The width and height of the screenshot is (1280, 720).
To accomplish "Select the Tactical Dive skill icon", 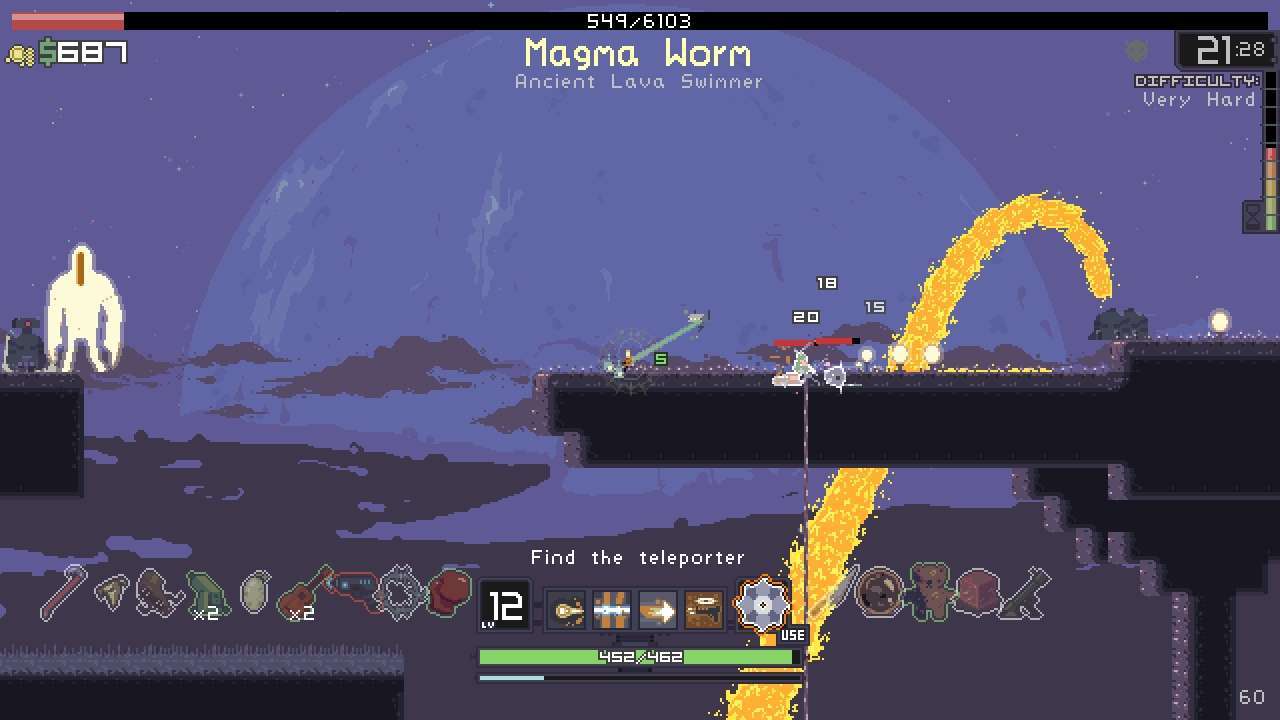I will click(x=657, y=606).
